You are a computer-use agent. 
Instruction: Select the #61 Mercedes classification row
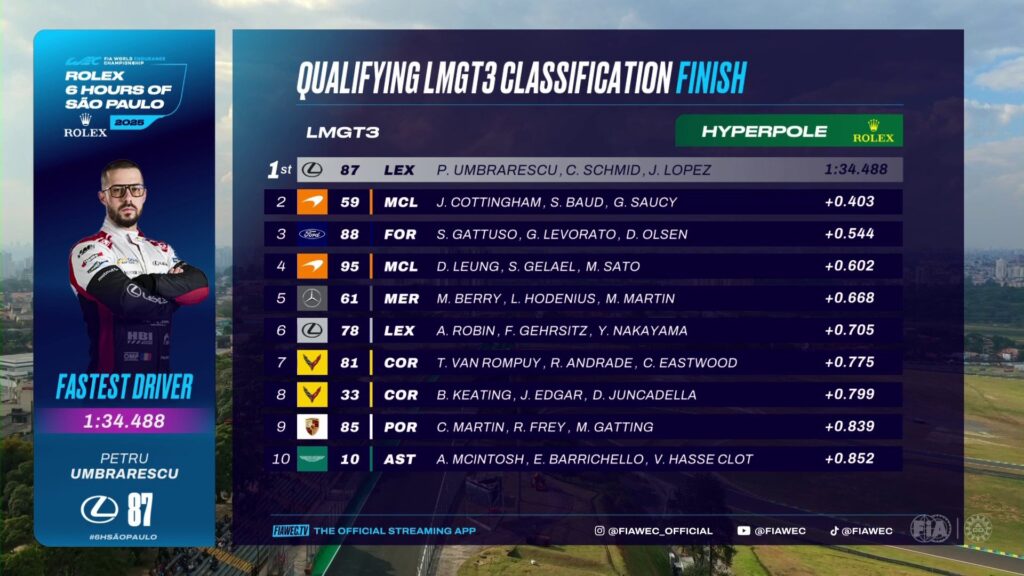(x=585, y=298)
